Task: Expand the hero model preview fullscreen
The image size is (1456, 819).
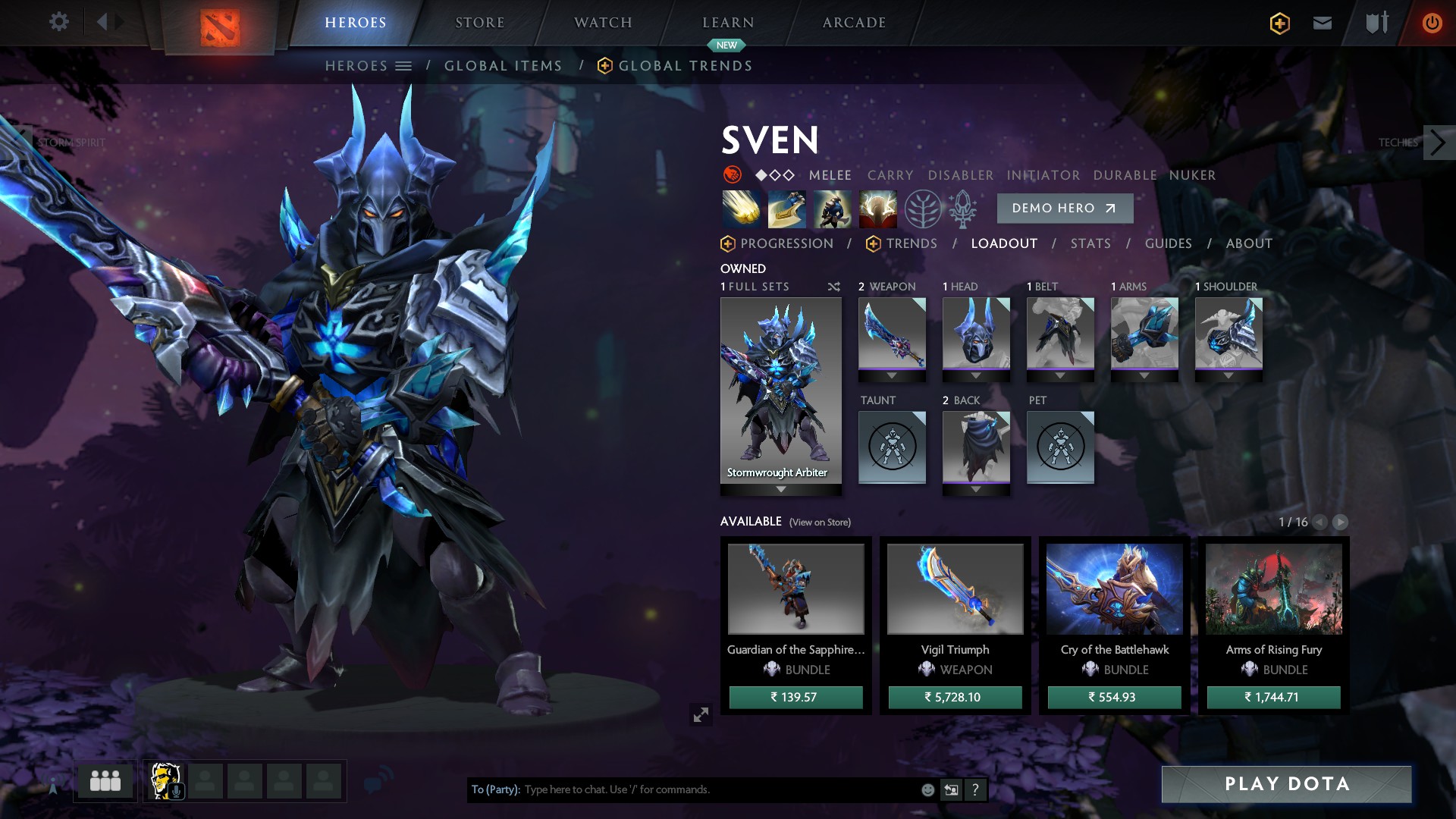Action: 701,714
